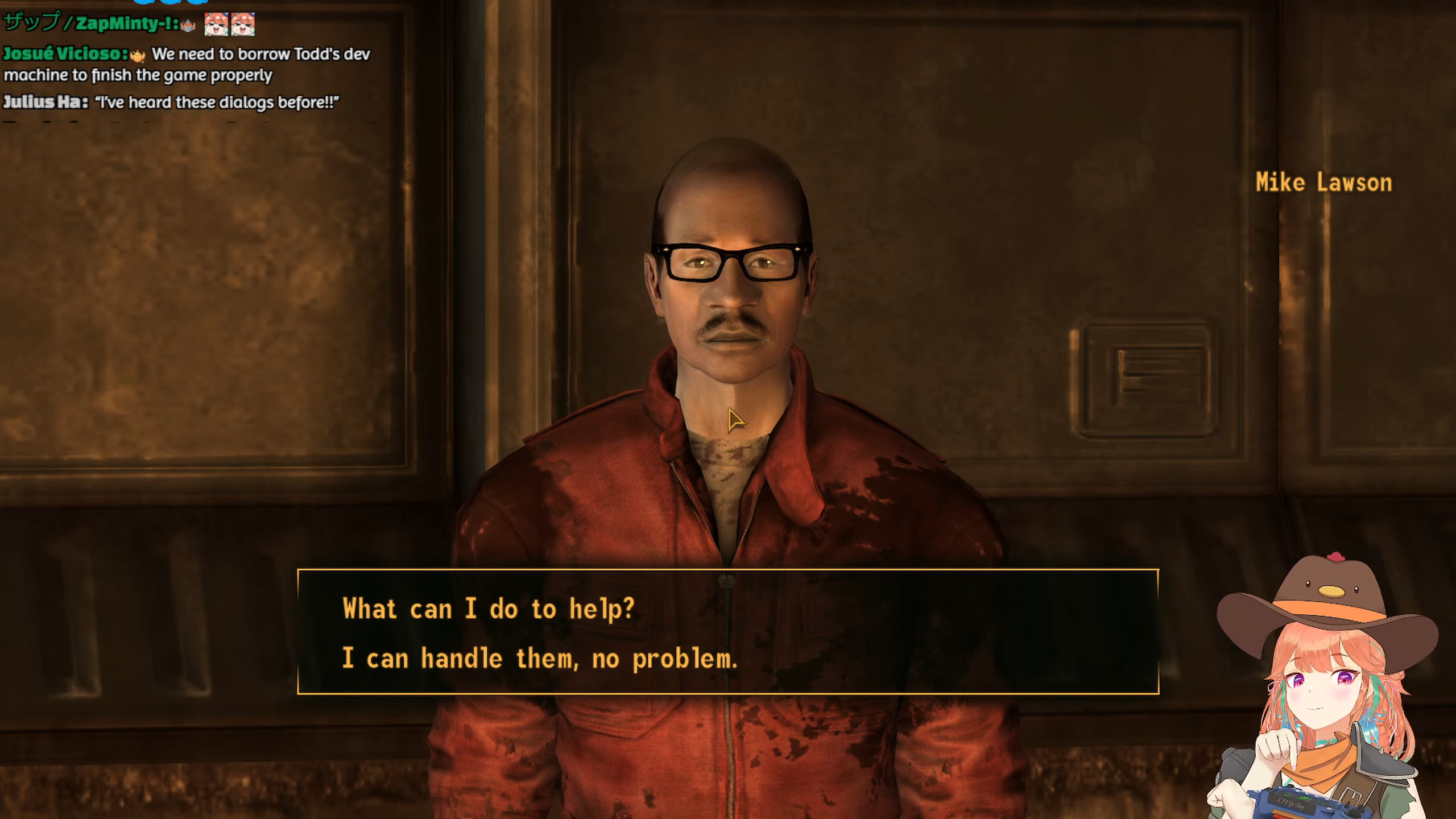
Task: Choose the reply "What can I do to help?"
Action: tap(488, 609)
